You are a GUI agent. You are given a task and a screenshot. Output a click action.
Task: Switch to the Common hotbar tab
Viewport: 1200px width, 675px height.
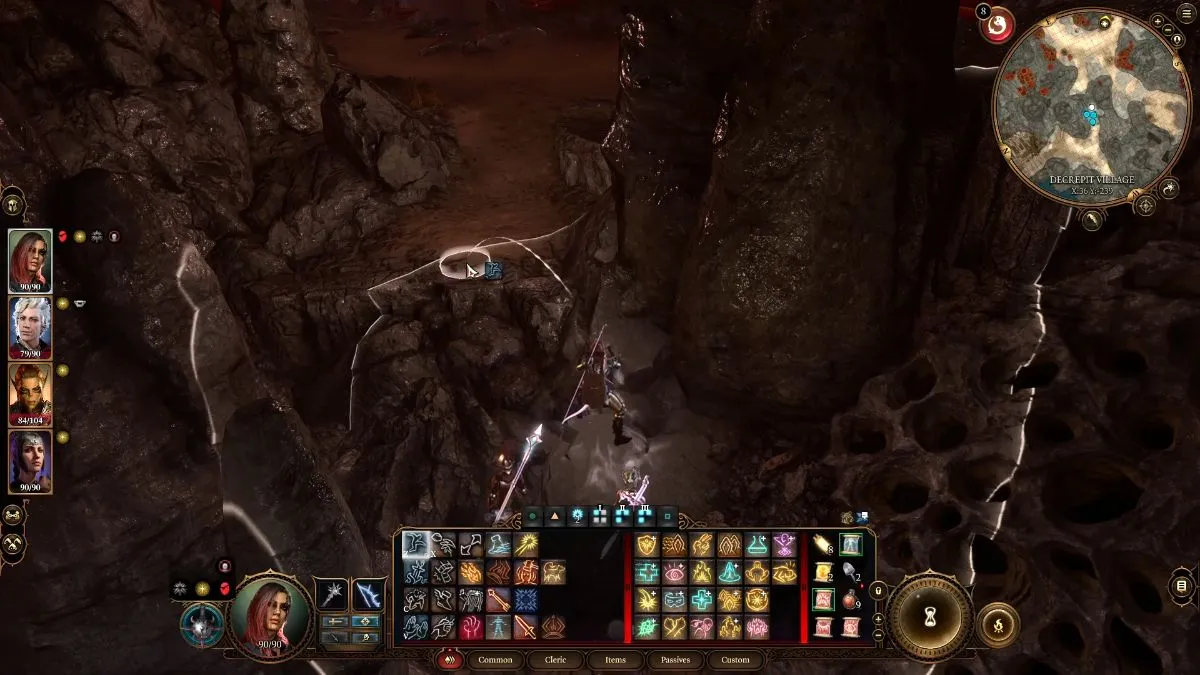pyautogui.click(x=495, y=660)
